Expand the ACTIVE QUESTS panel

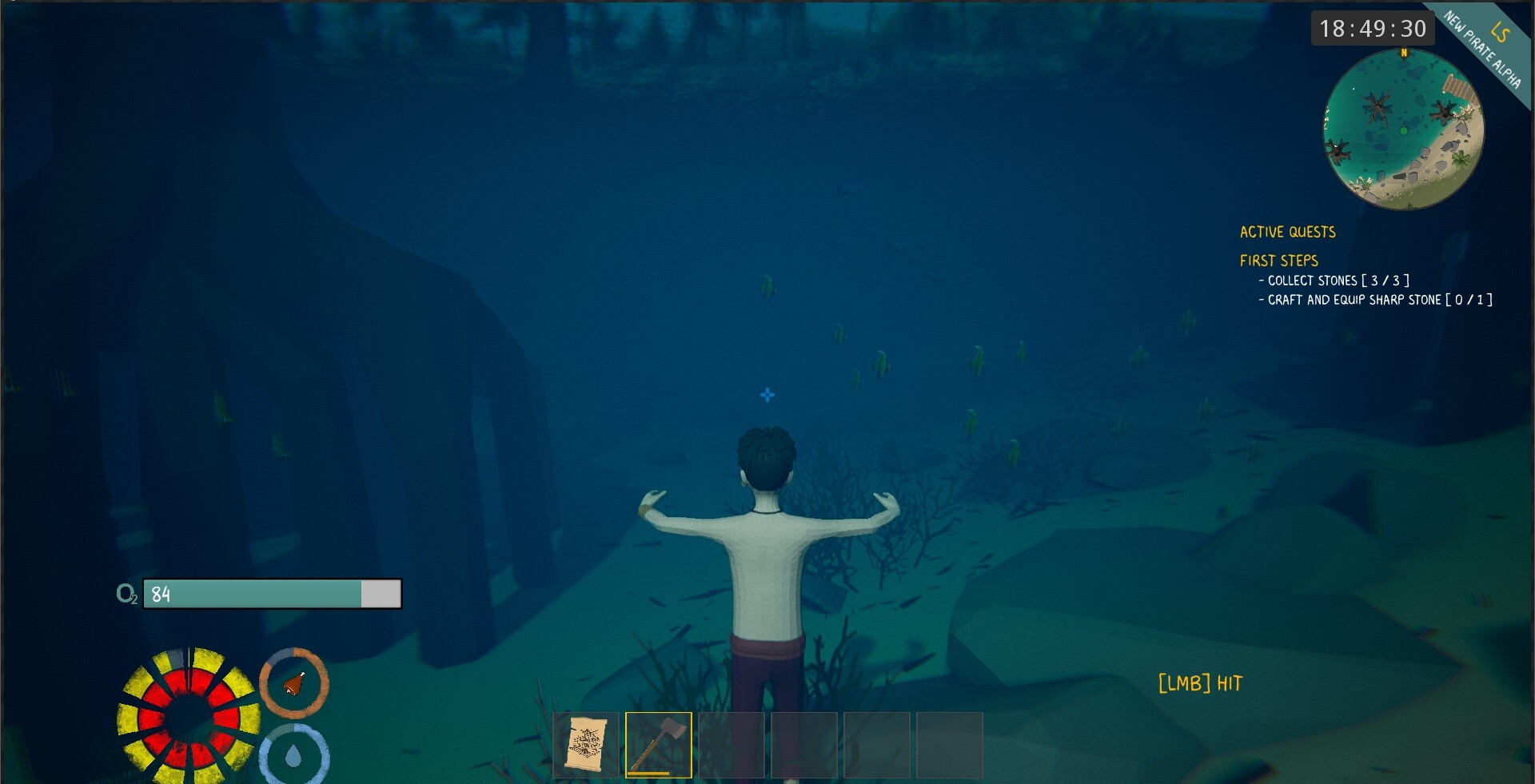1286,233
